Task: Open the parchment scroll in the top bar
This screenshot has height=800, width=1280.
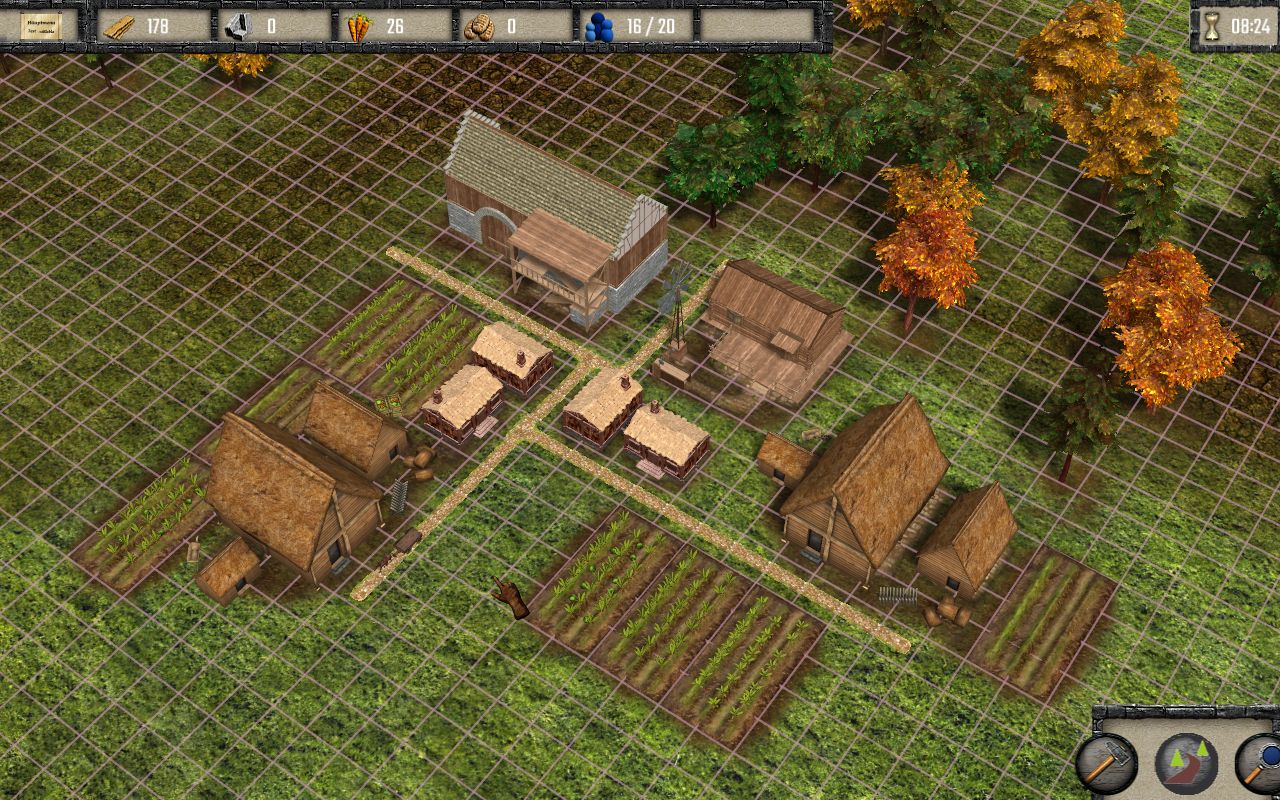Action: [41, 26]
